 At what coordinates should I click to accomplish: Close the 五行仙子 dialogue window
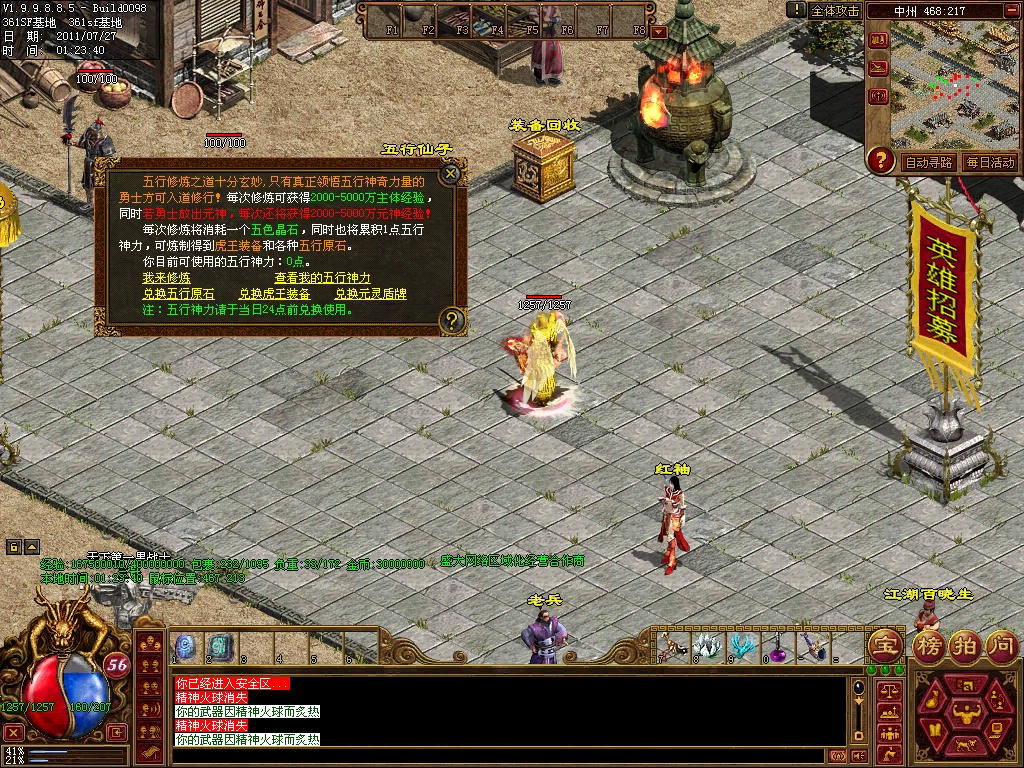tap(451, 173)
